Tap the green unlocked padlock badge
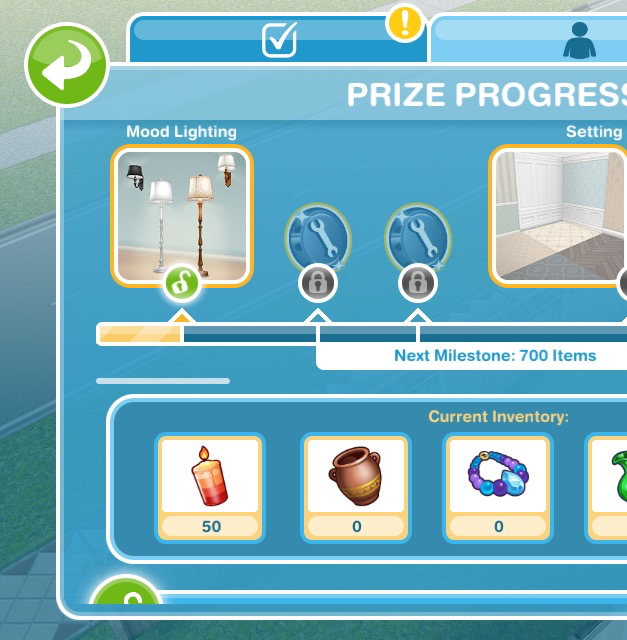Viewport: 627px width, 640px height. (x=182, y=284)
